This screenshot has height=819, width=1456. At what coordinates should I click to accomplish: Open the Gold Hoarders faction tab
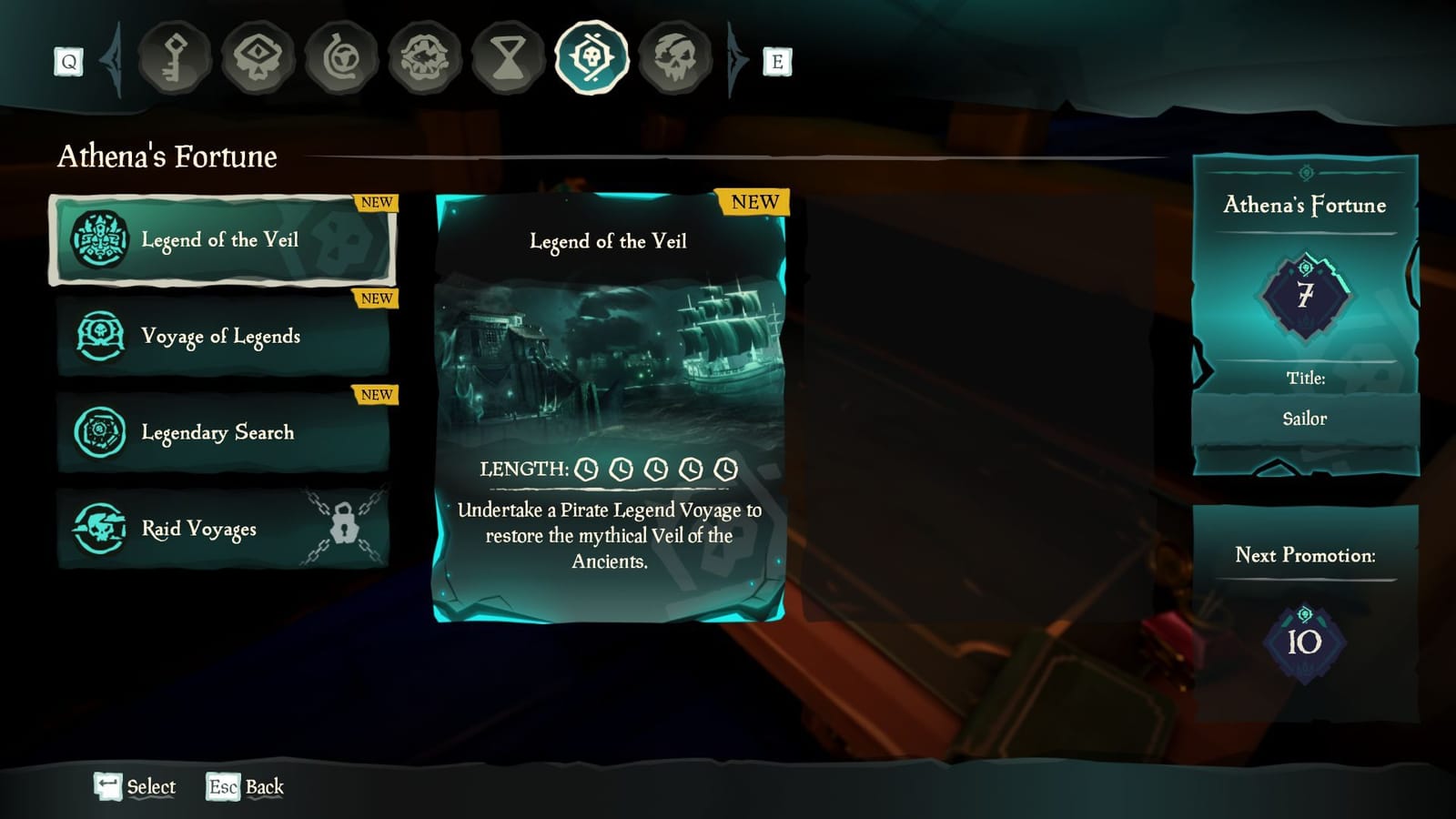[x=175, y=59]
